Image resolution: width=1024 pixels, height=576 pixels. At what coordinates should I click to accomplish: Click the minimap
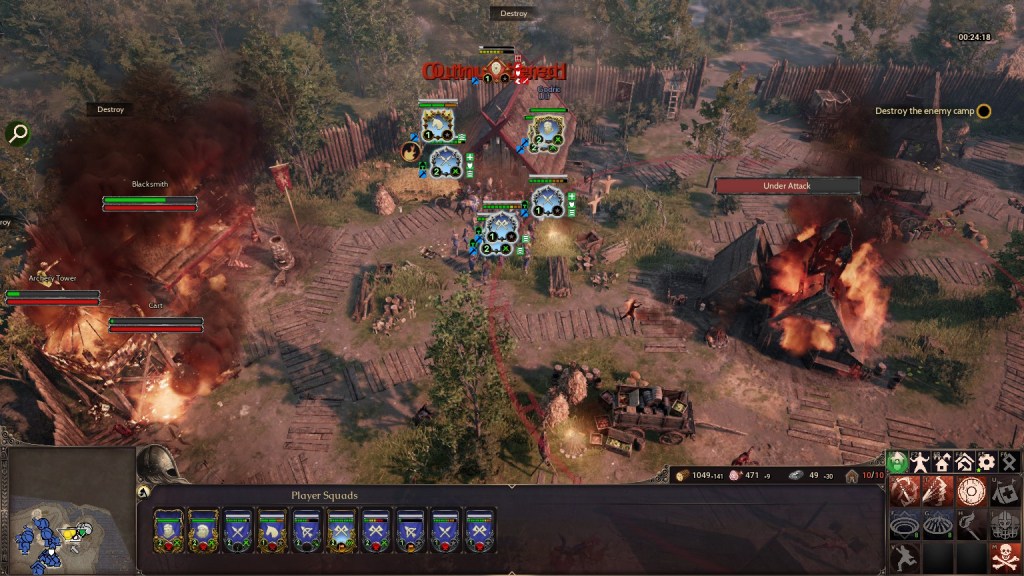click(68, 511)
